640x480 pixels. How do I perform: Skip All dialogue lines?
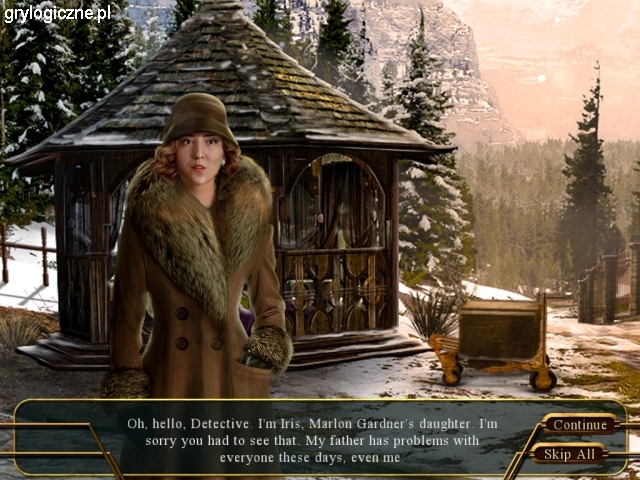point(569,454)
